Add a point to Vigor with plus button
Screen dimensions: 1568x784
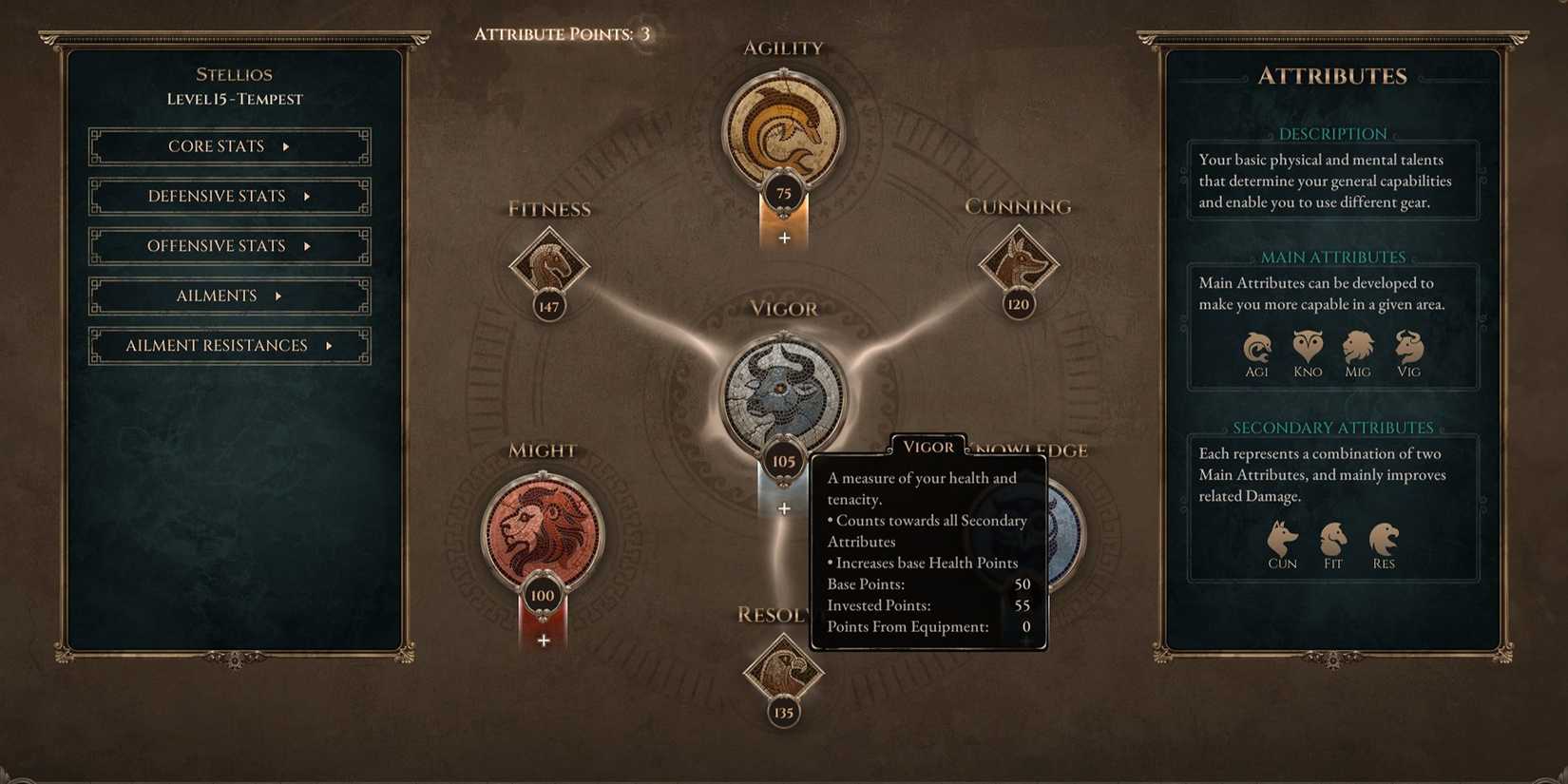coord(784,508)
